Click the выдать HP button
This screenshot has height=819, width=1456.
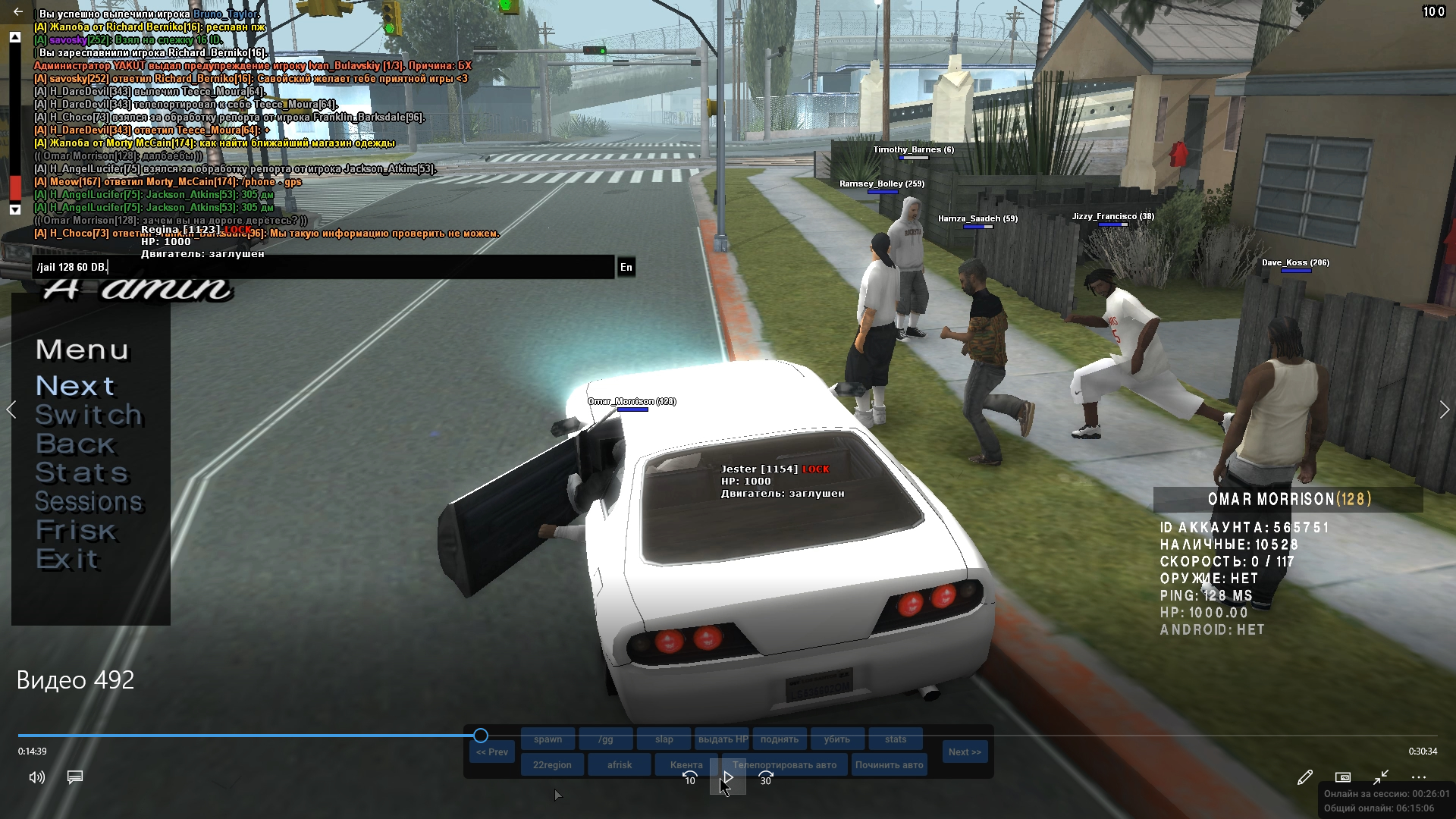[722, 739]
